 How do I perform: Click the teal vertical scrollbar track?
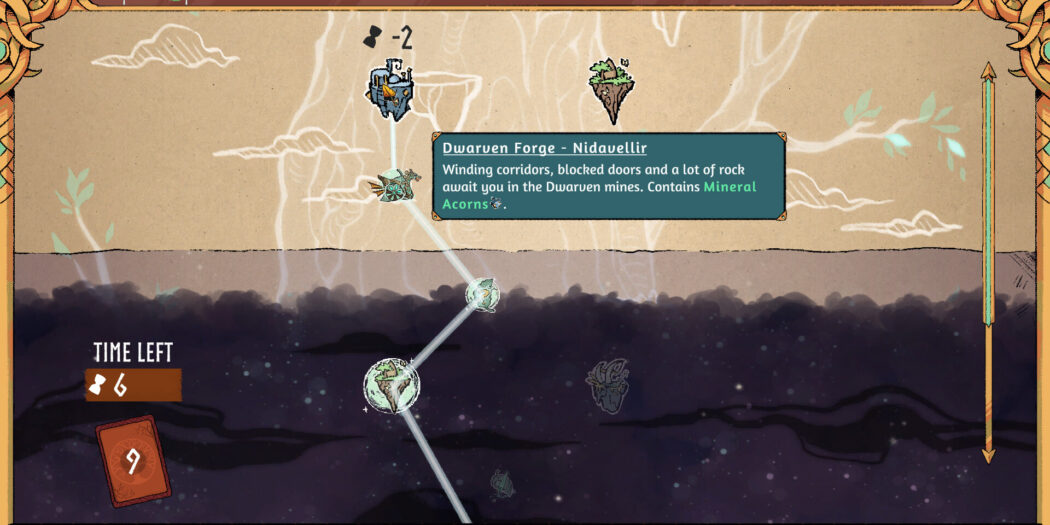(988, 200)
